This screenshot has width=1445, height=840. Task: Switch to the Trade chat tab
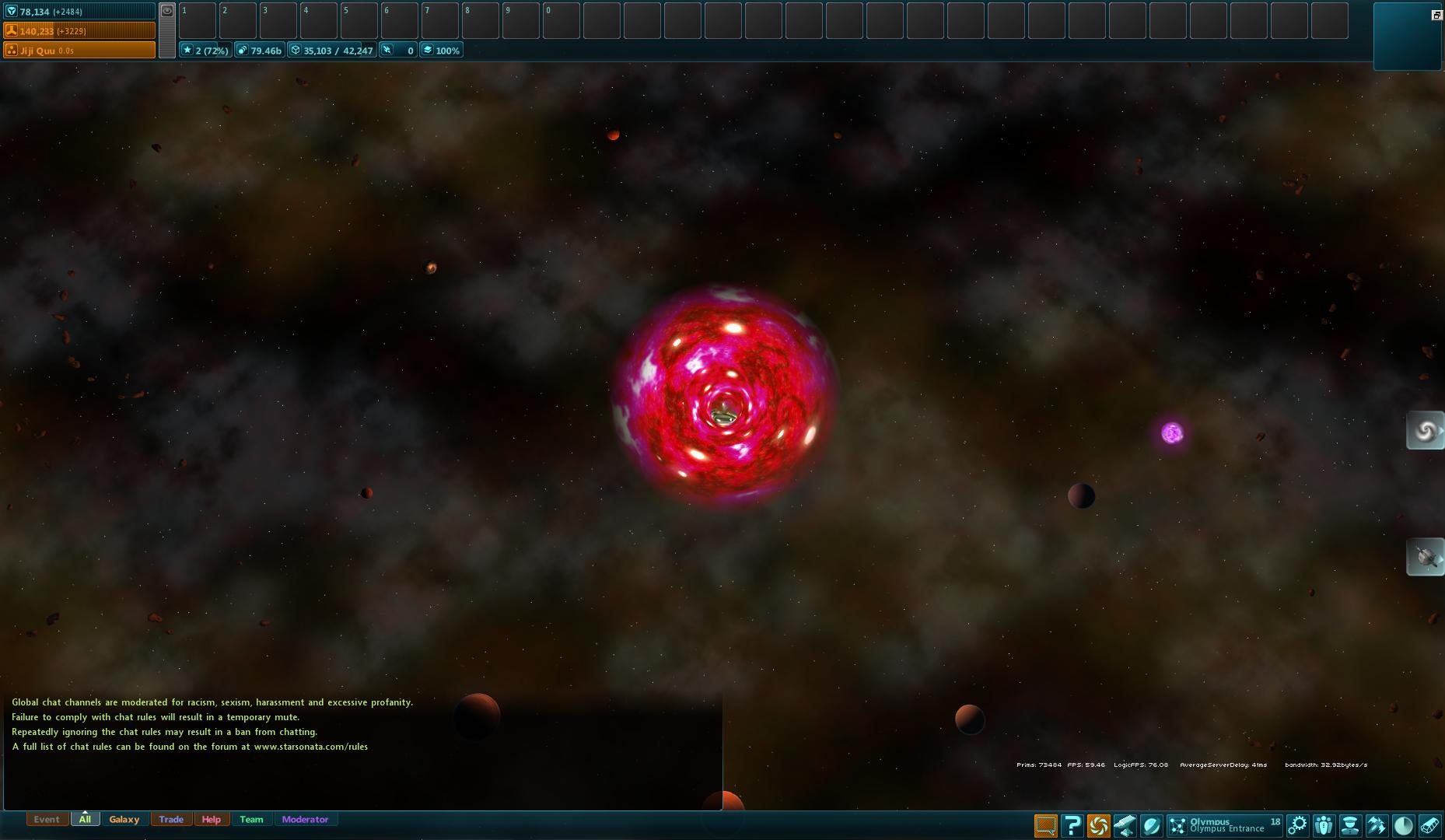171,819
